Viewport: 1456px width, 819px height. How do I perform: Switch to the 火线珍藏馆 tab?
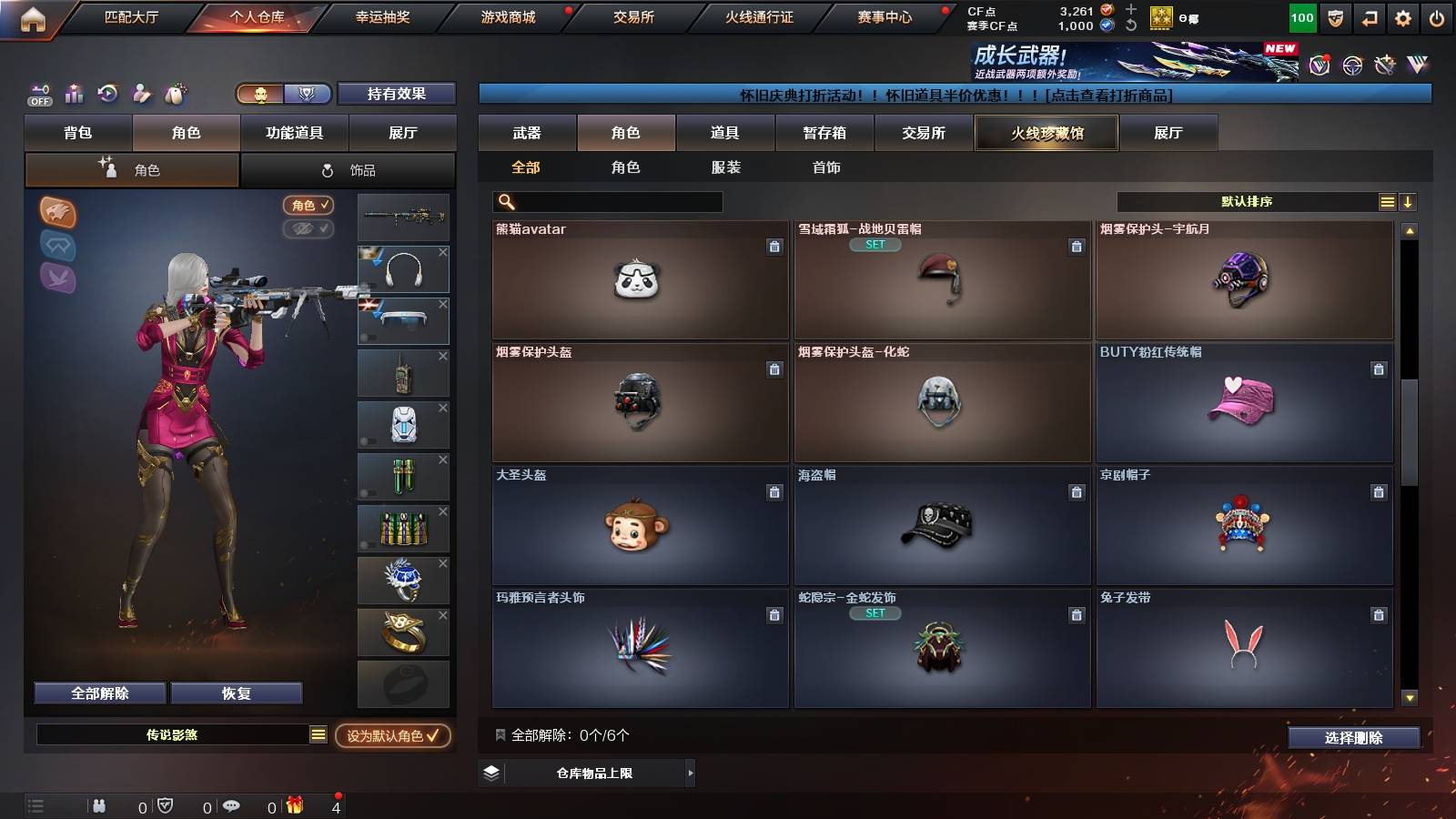click(x=1046, y=133)
